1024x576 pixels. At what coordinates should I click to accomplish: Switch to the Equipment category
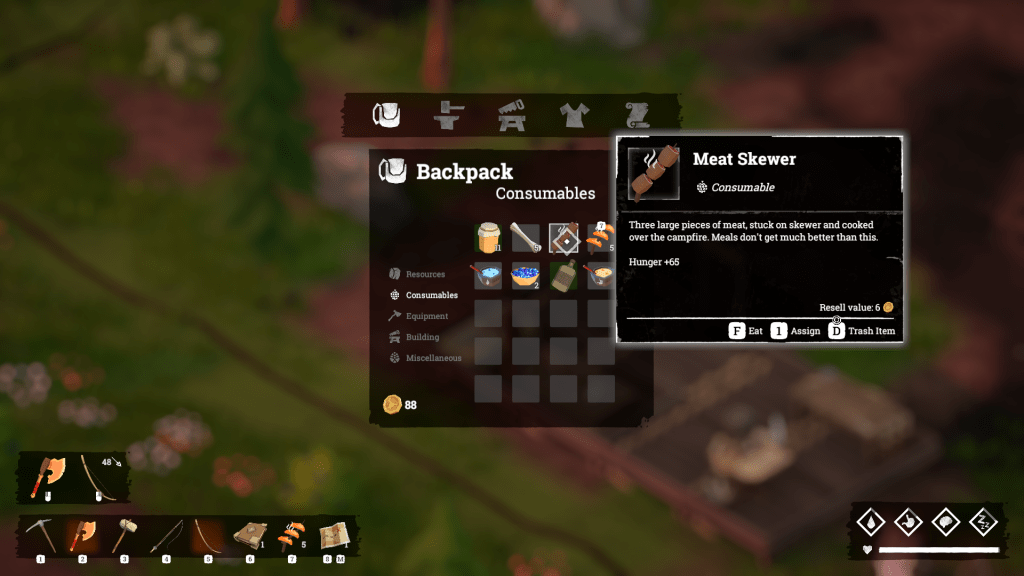click(420, 316)
